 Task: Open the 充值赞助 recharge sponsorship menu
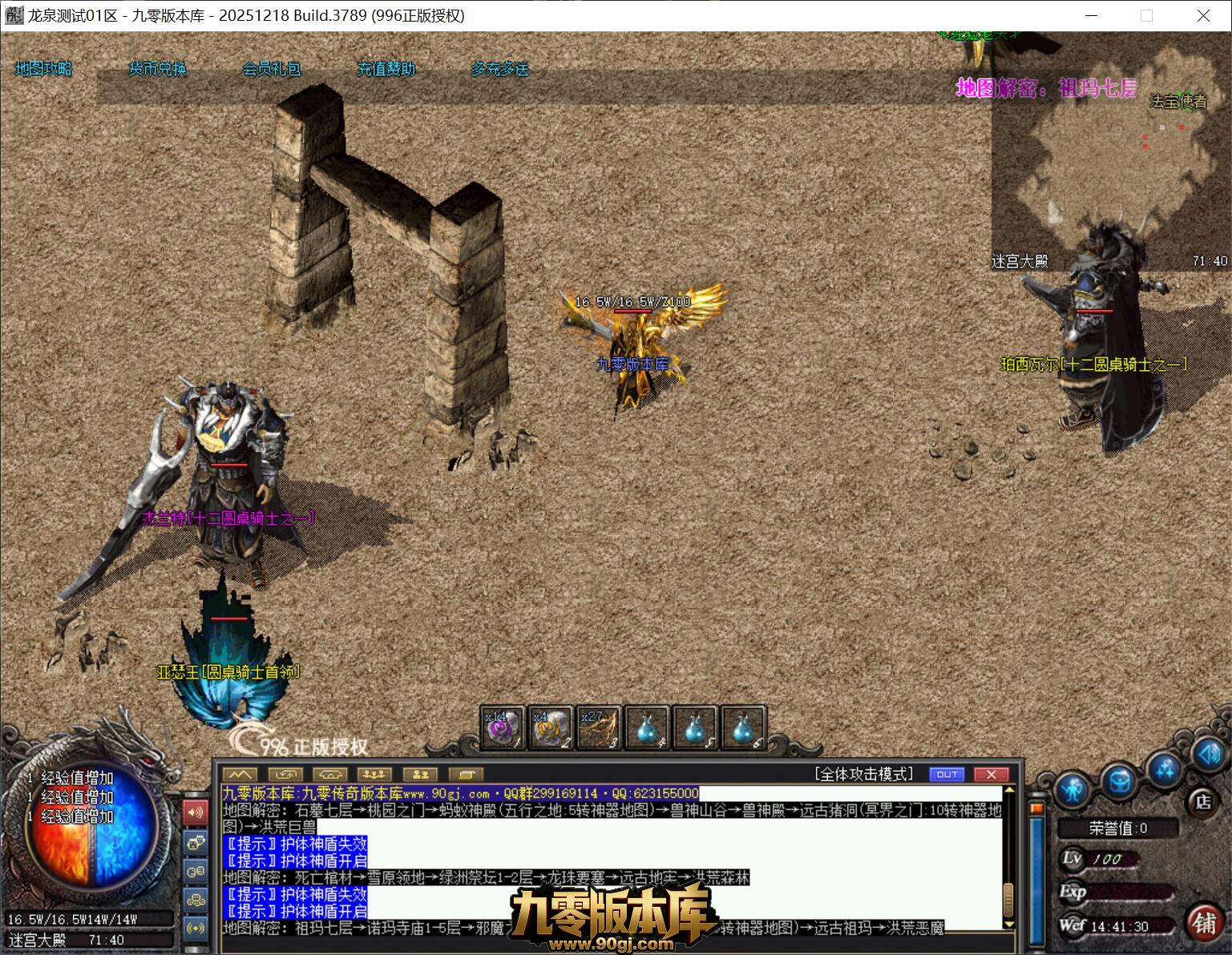(x=386, y=69)
